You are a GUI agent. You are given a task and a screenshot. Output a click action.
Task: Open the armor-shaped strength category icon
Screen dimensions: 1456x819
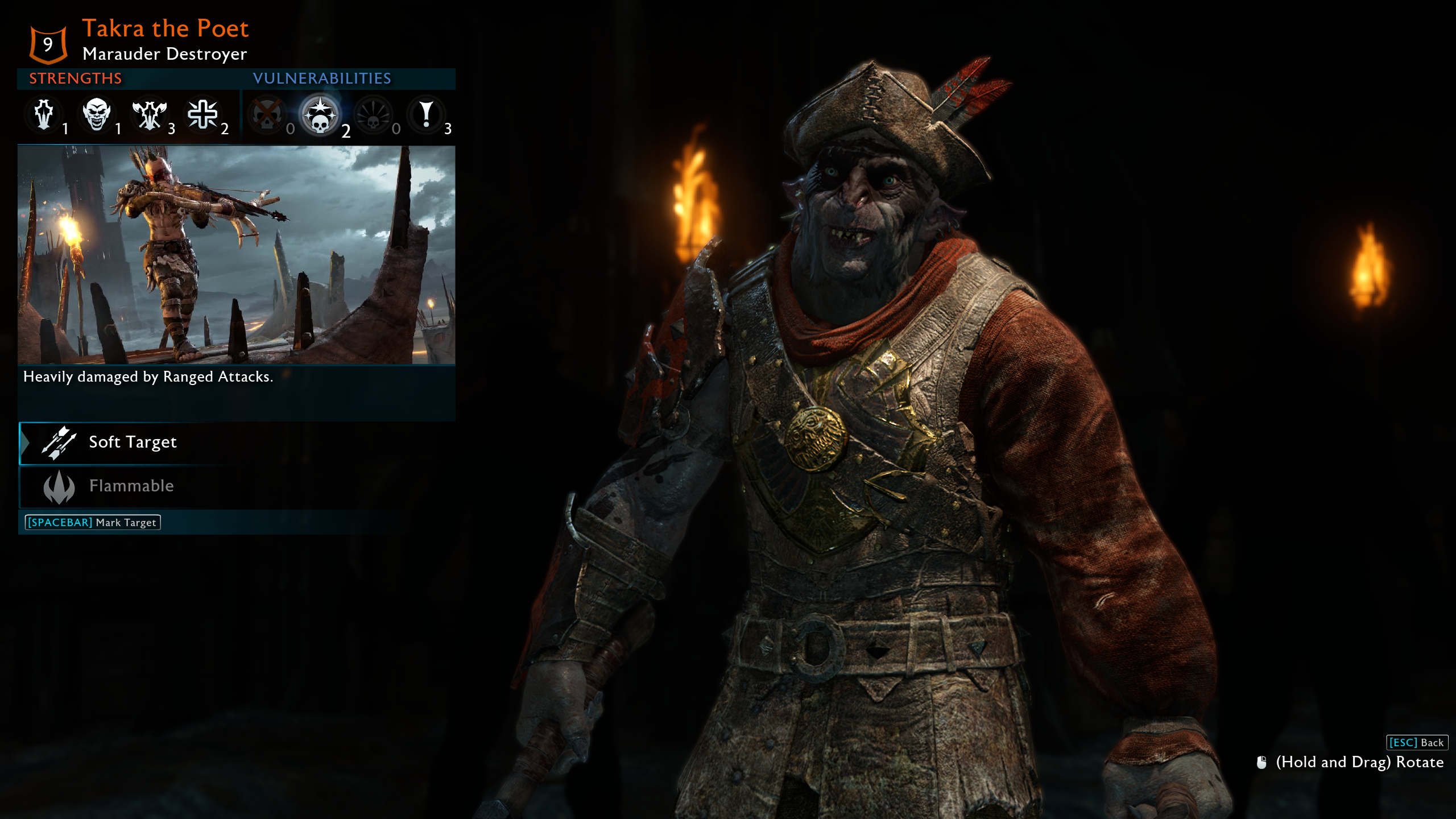tap(44, 115)
